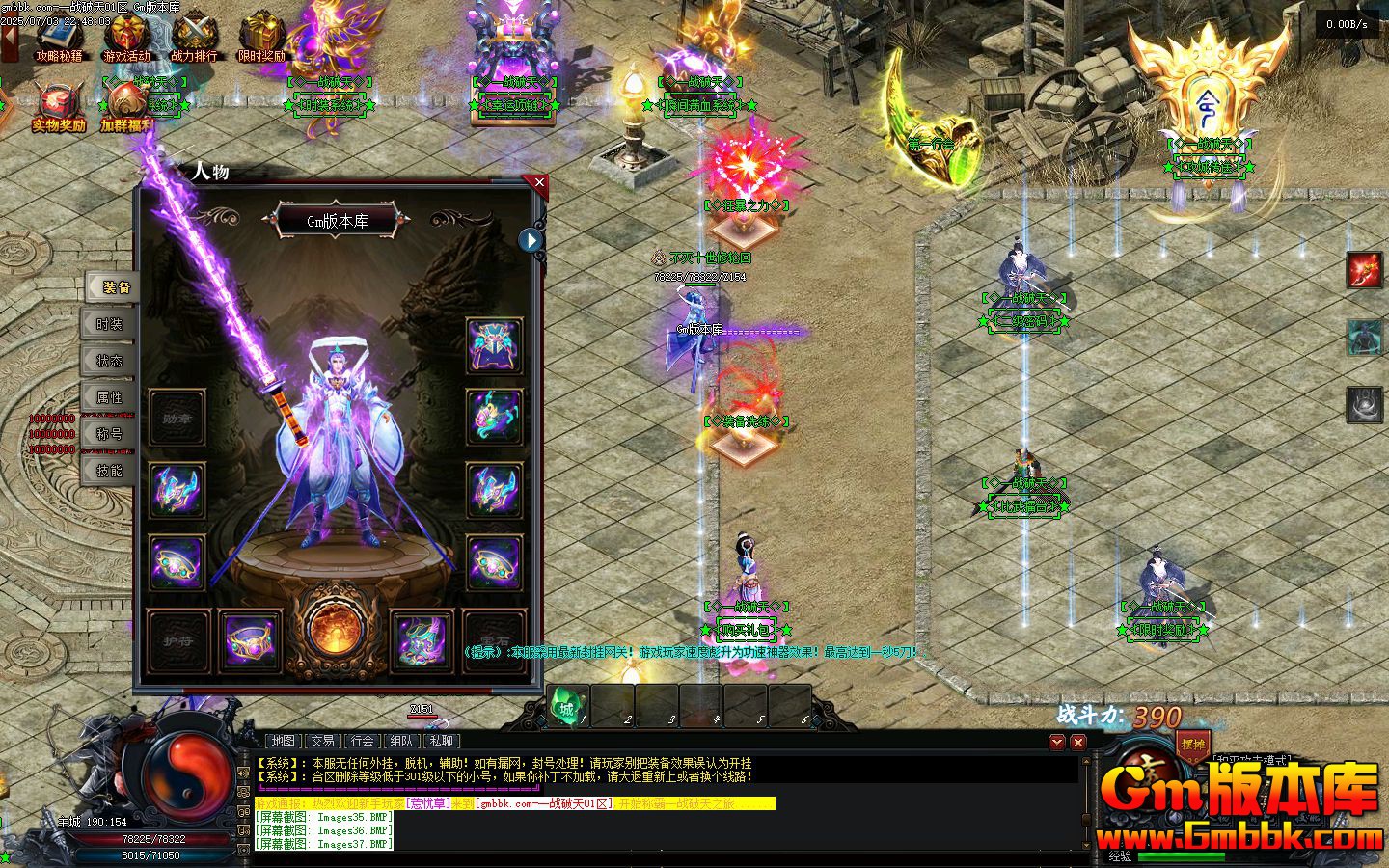Switch to the 交易 trade chat tab

tap(322, 742)
